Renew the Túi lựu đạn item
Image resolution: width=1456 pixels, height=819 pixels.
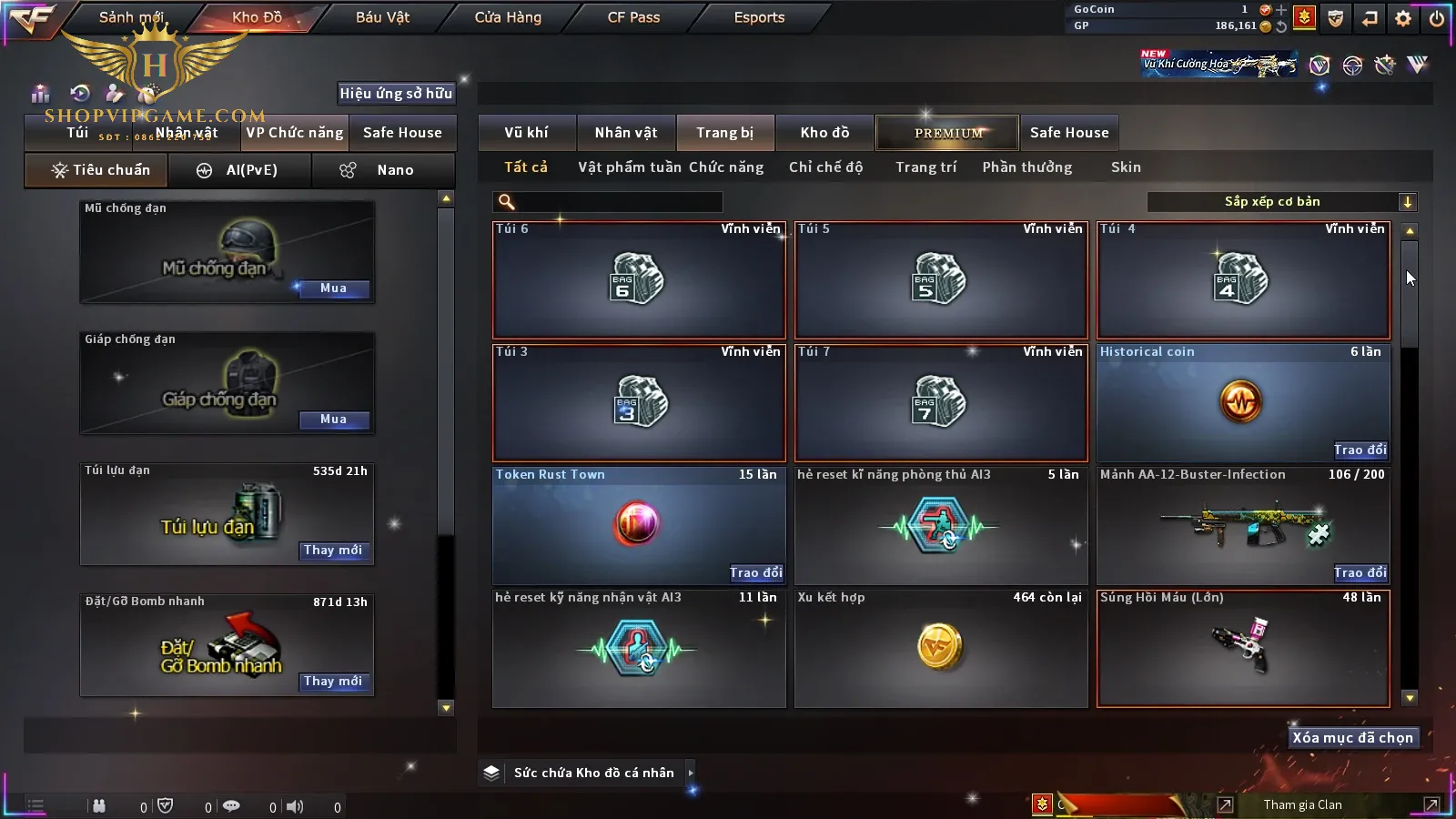point(333,551)
